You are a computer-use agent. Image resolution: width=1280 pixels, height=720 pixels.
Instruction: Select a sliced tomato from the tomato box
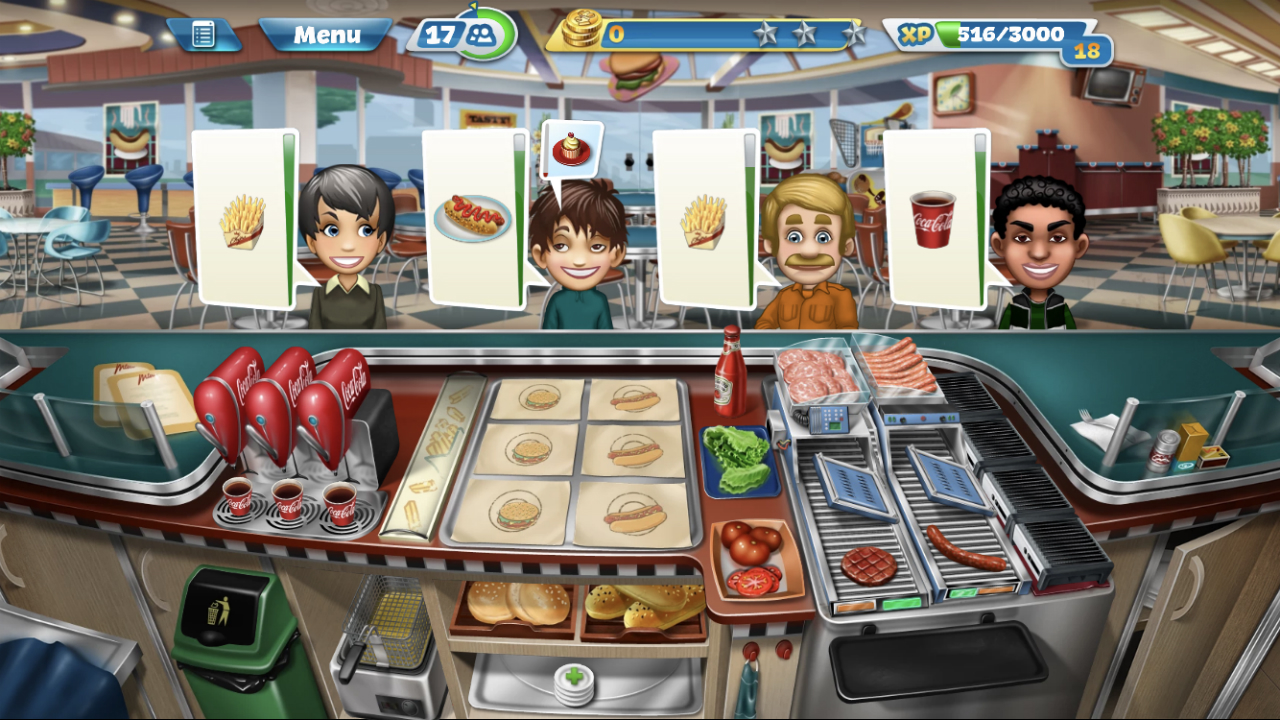750,578
